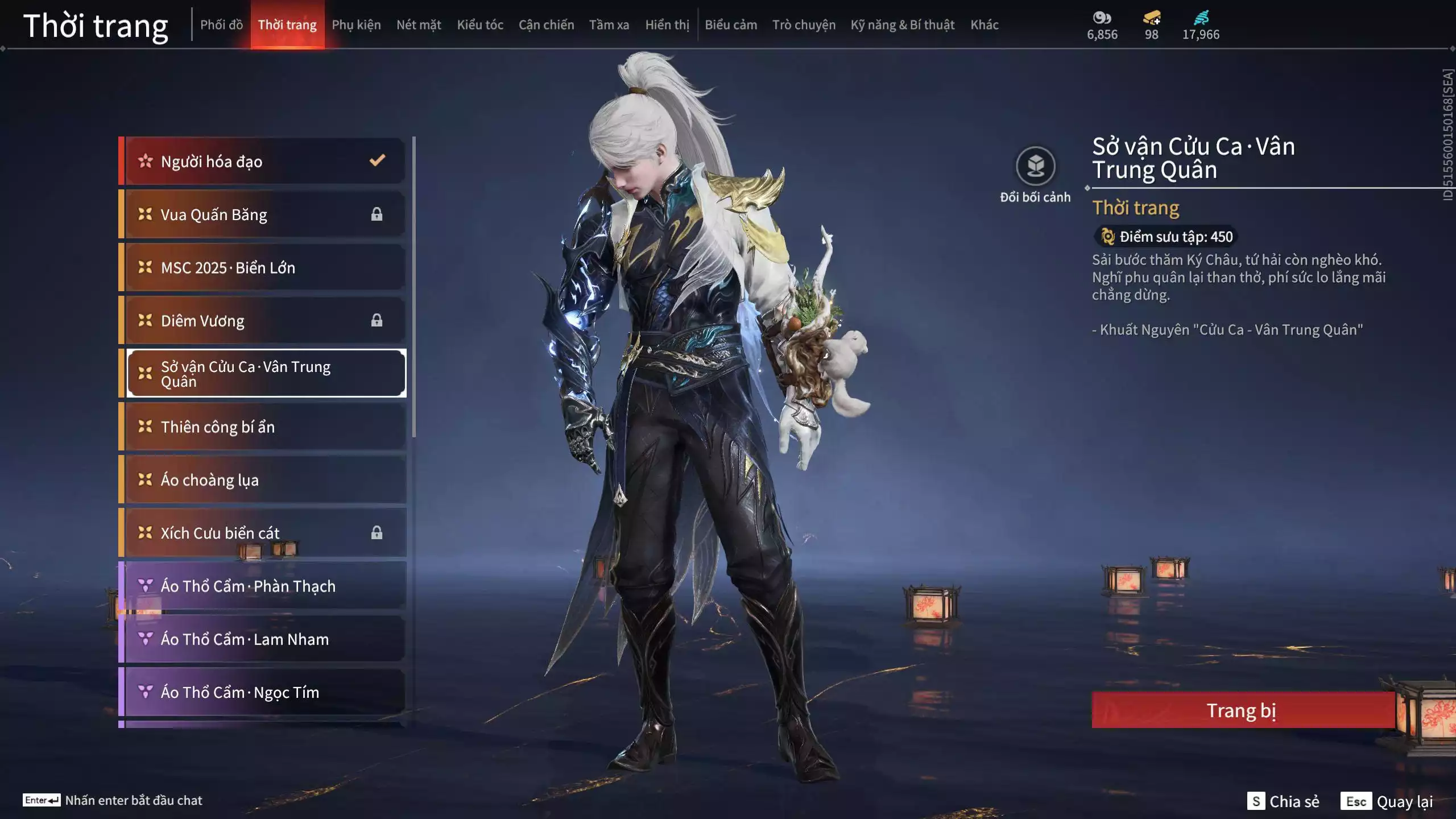The image size is (1456, 819).
Task: Open the Biểu cảm tab
Action: [731, 25]
